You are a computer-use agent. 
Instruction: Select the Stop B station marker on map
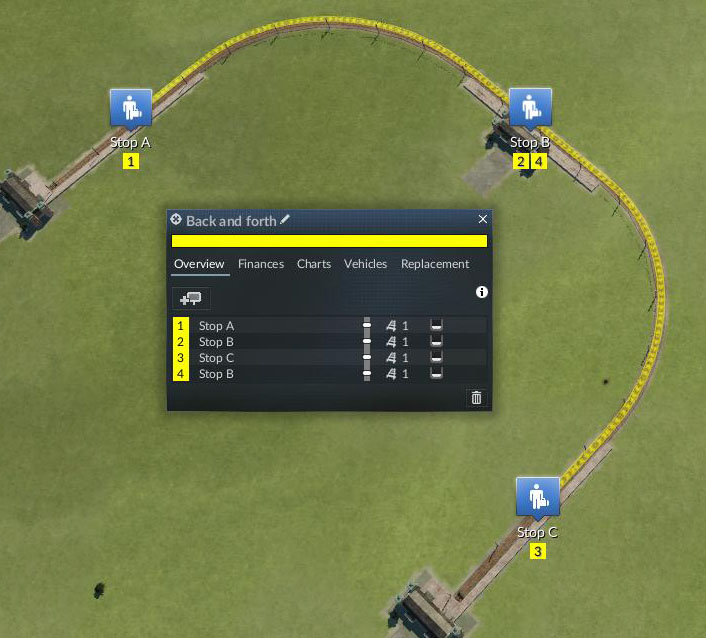[530, 107]
